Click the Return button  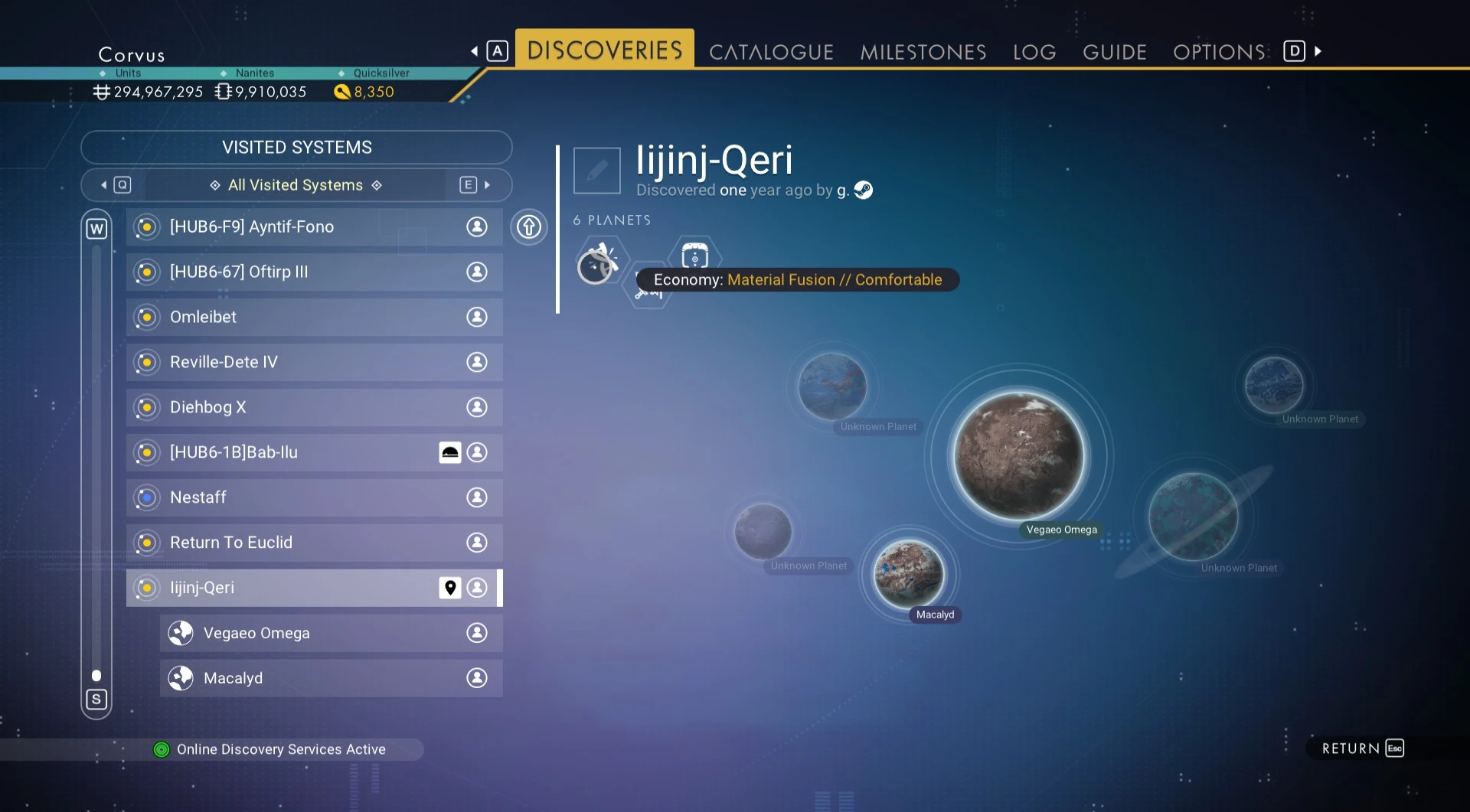[x=1362, y=748]
